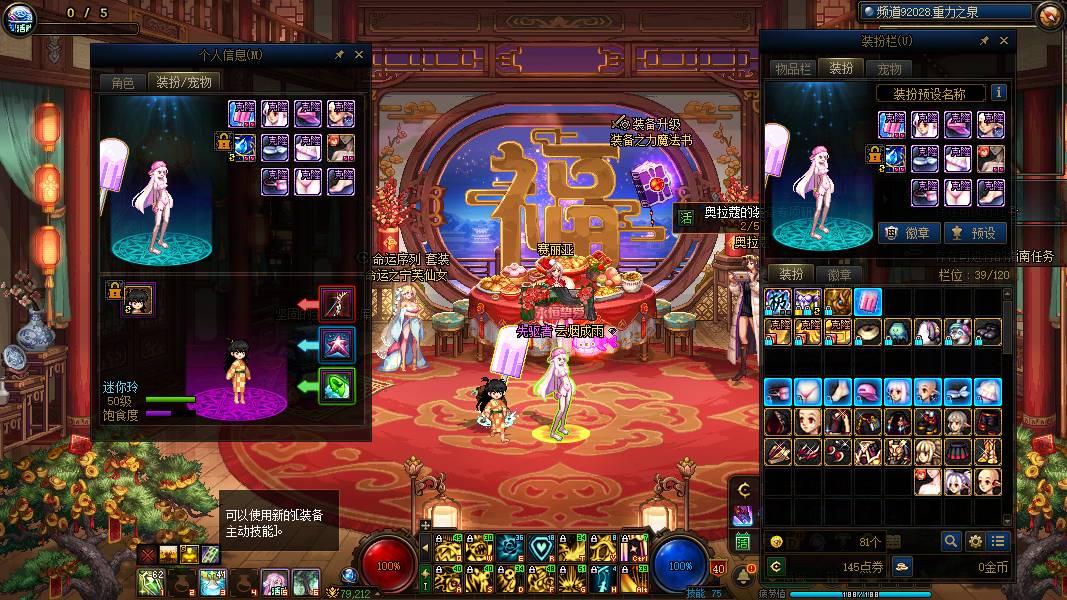Open inventory settings gear button

pyautogui.click(x=975, y=541)
